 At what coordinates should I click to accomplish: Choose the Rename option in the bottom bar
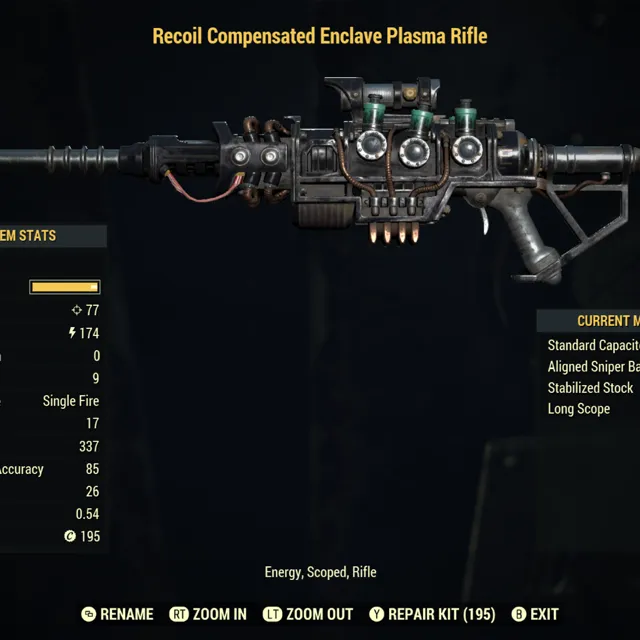click(117, 614)
